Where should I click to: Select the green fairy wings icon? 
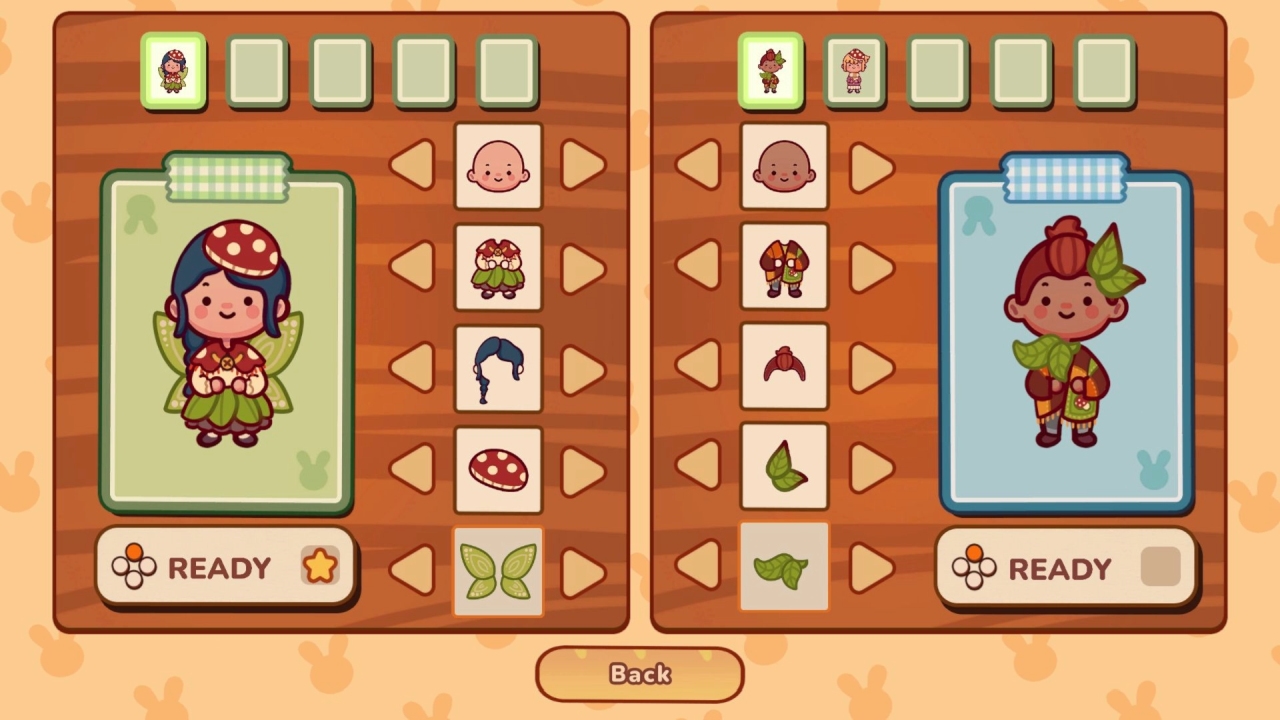(x=498, y=570)
